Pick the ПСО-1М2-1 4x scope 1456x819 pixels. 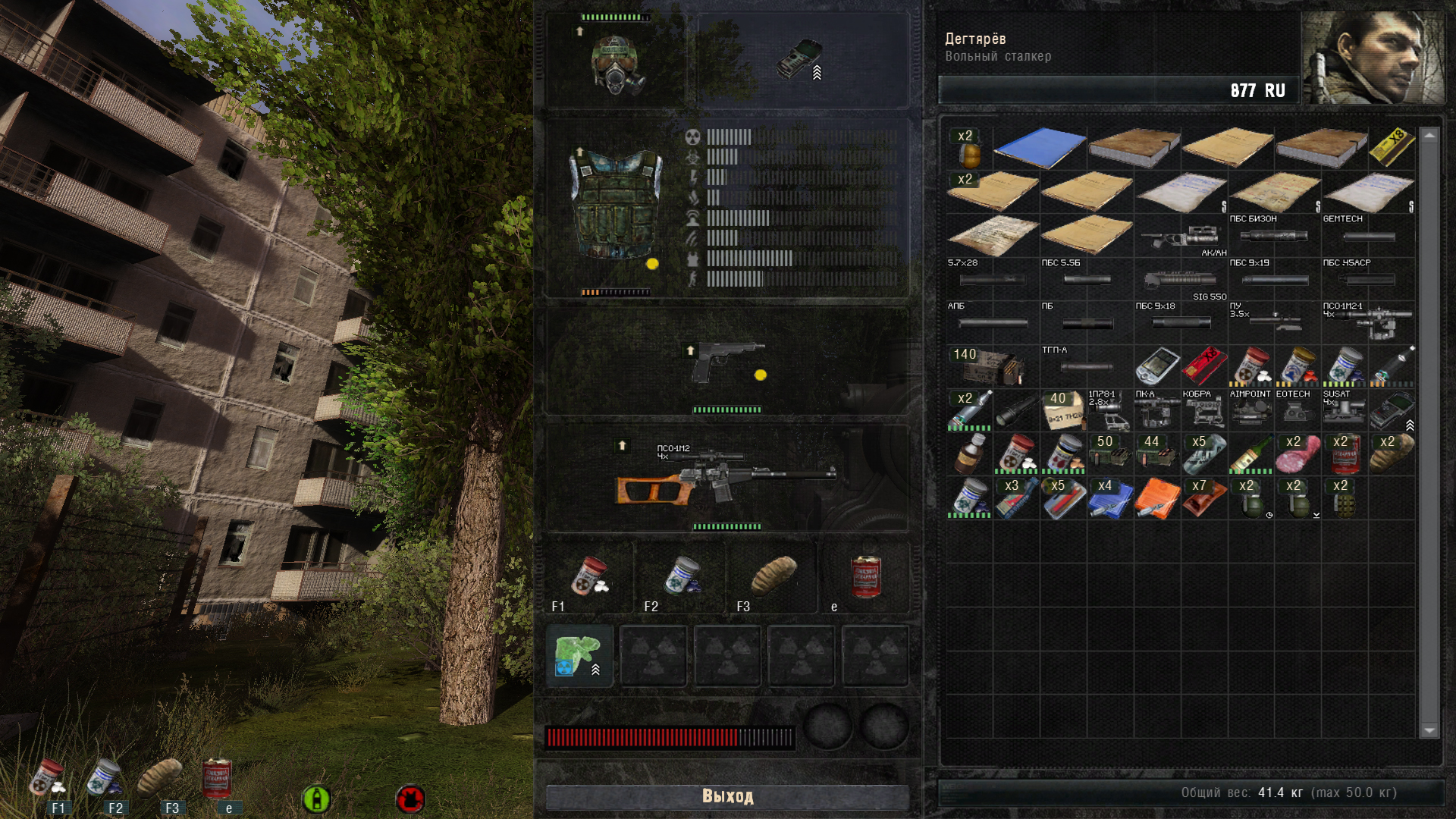[1368, 322]
